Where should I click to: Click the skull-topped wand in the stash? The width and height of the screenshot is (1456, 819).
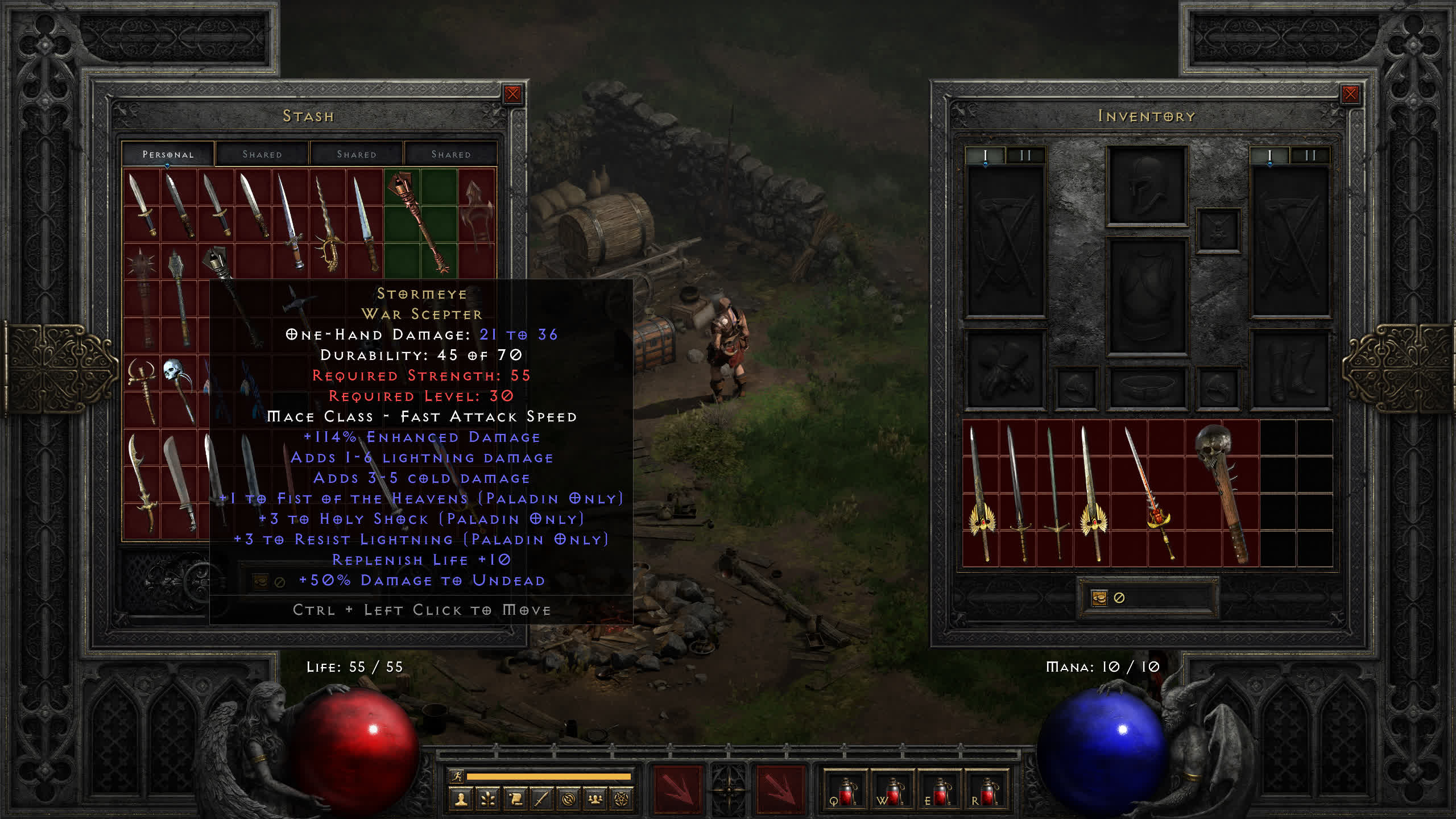pyautogui.click(x=177, y=387)
